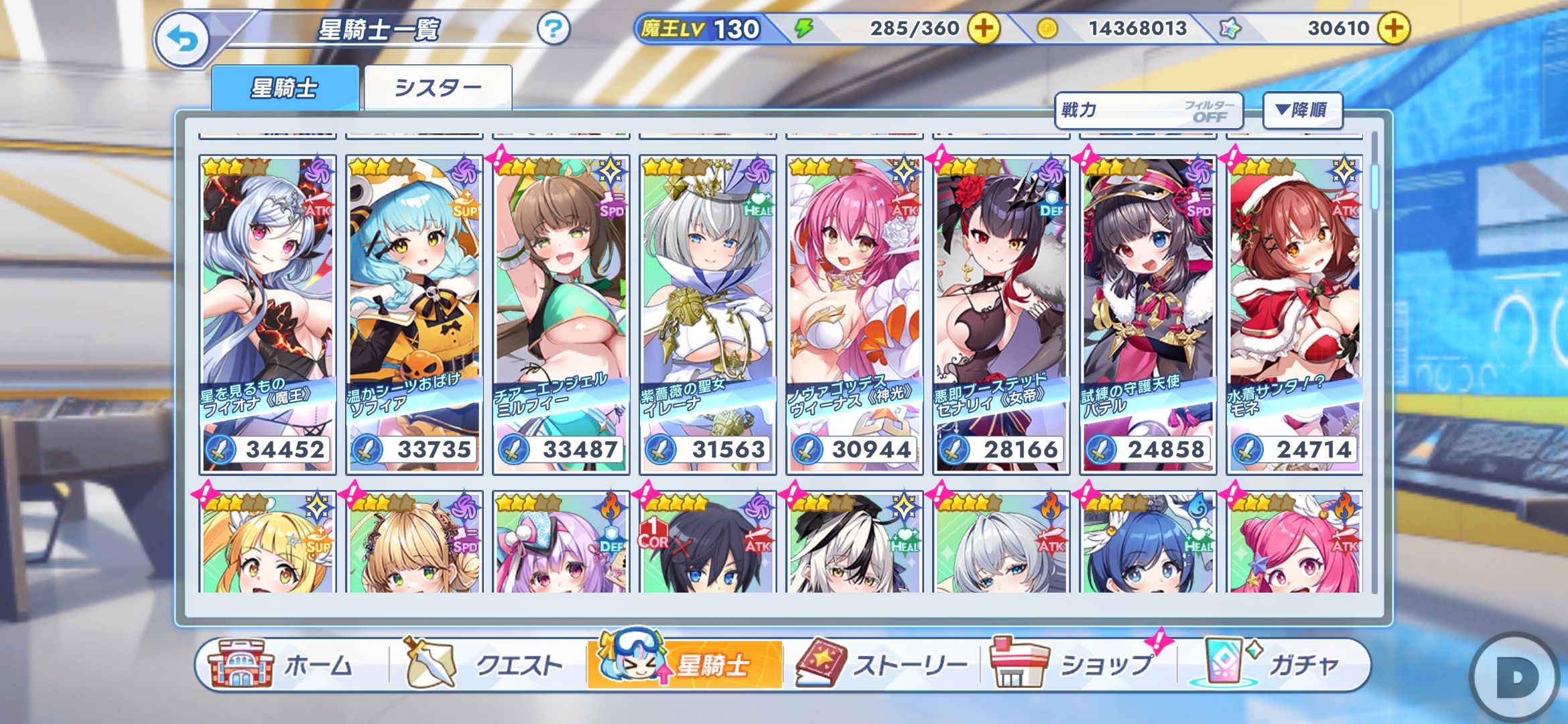This screenshot has width=1568, height=724.
Task: Choose the 水着サンタ モネ card
Action: (x=1295, y=314)
